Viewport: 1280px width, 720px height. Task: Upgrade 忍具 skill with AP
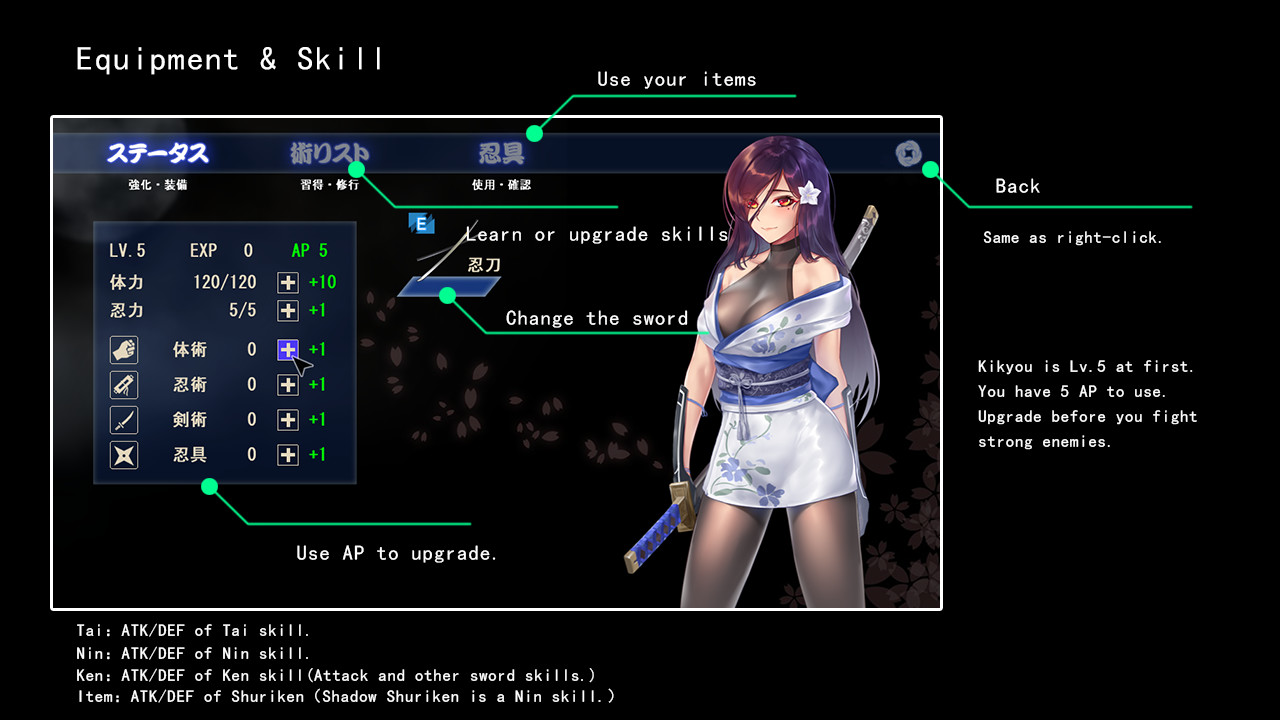288,454
